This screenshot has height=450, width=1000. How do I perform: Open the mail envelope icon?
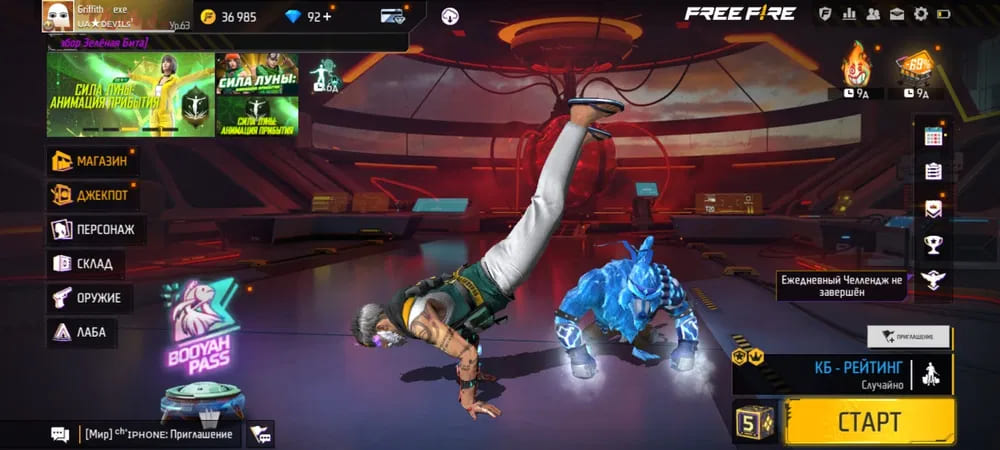896,14
